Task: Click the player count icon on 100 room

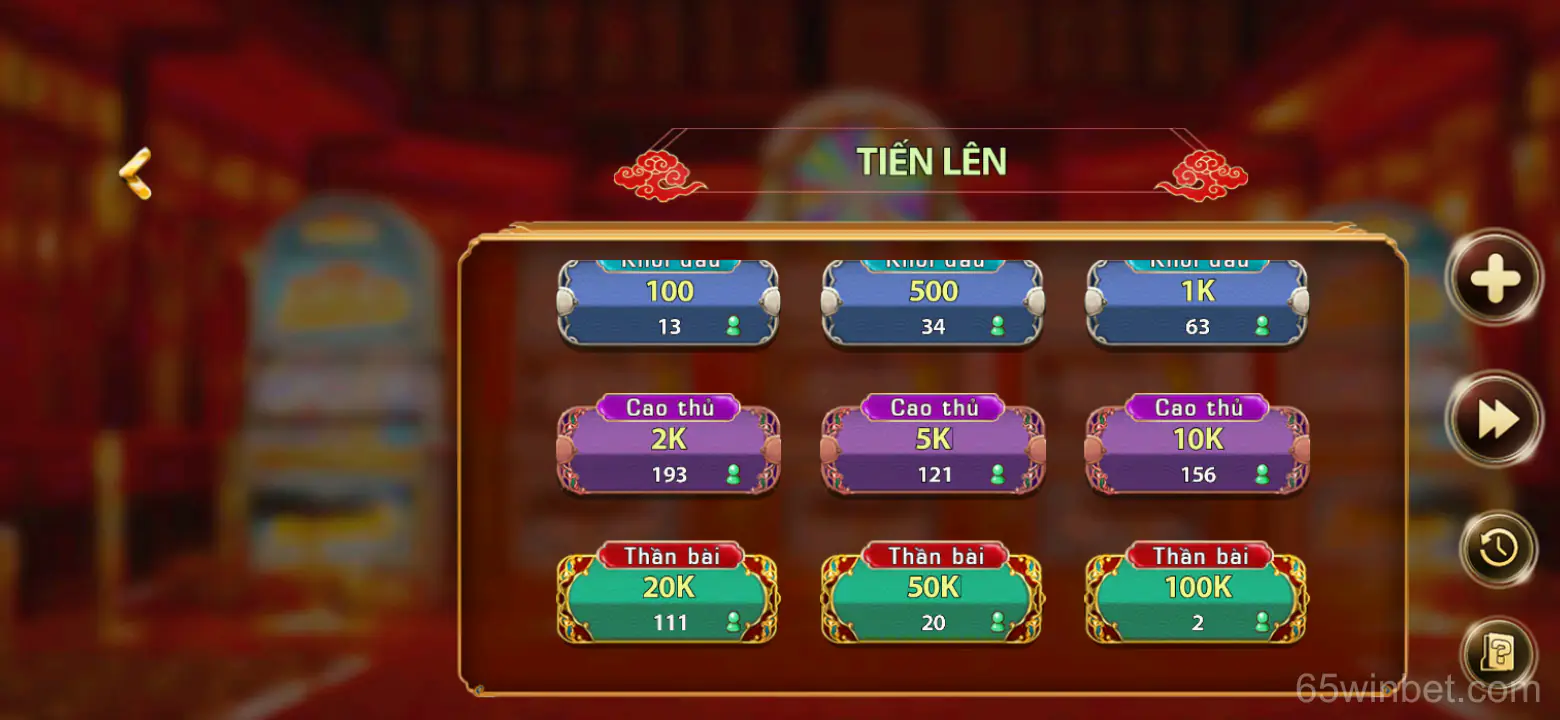Action: pyautogui.click(x=735, y=326)
